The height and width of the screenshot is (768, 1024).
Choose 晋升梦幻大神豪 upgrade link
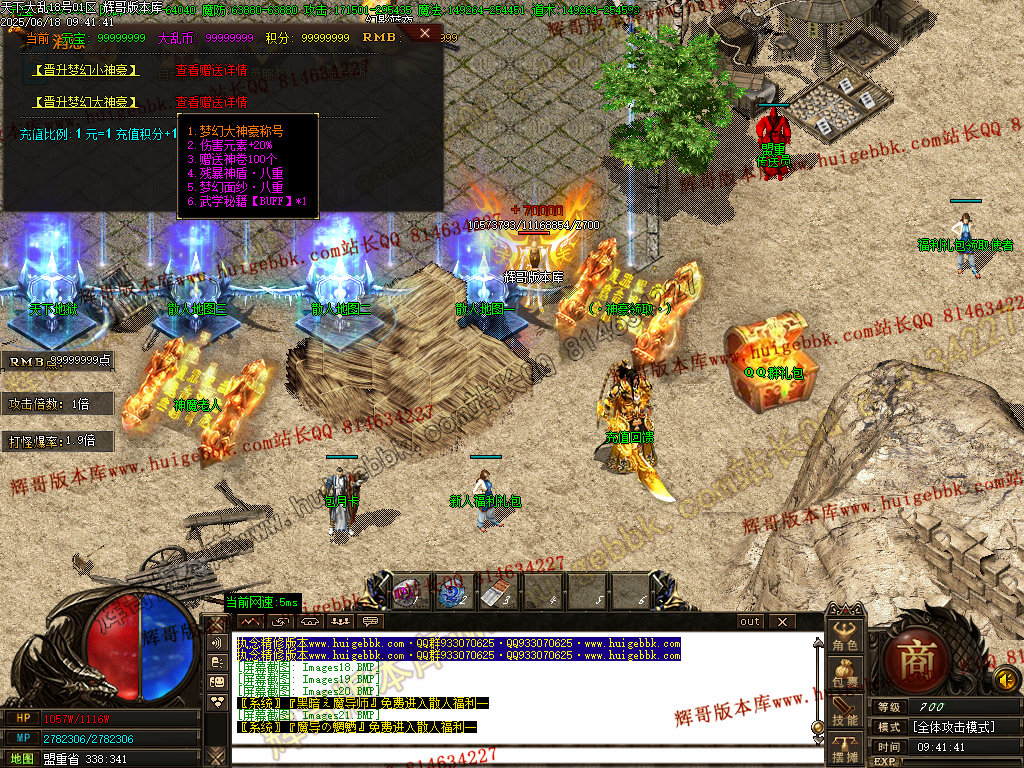(85, 102)
